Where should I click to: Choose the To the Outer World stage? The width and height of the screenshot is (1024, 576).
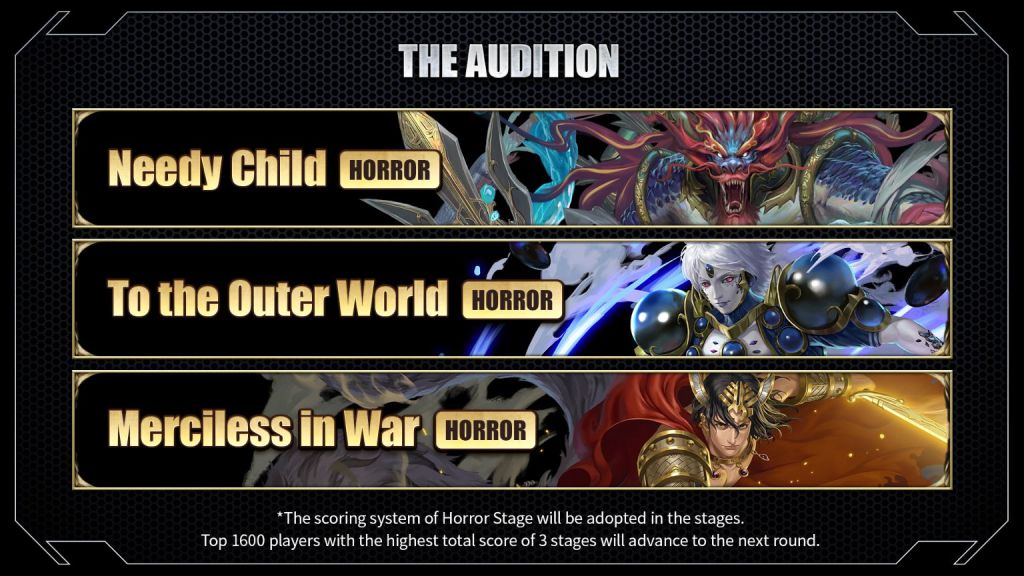(x=511, y=298)
